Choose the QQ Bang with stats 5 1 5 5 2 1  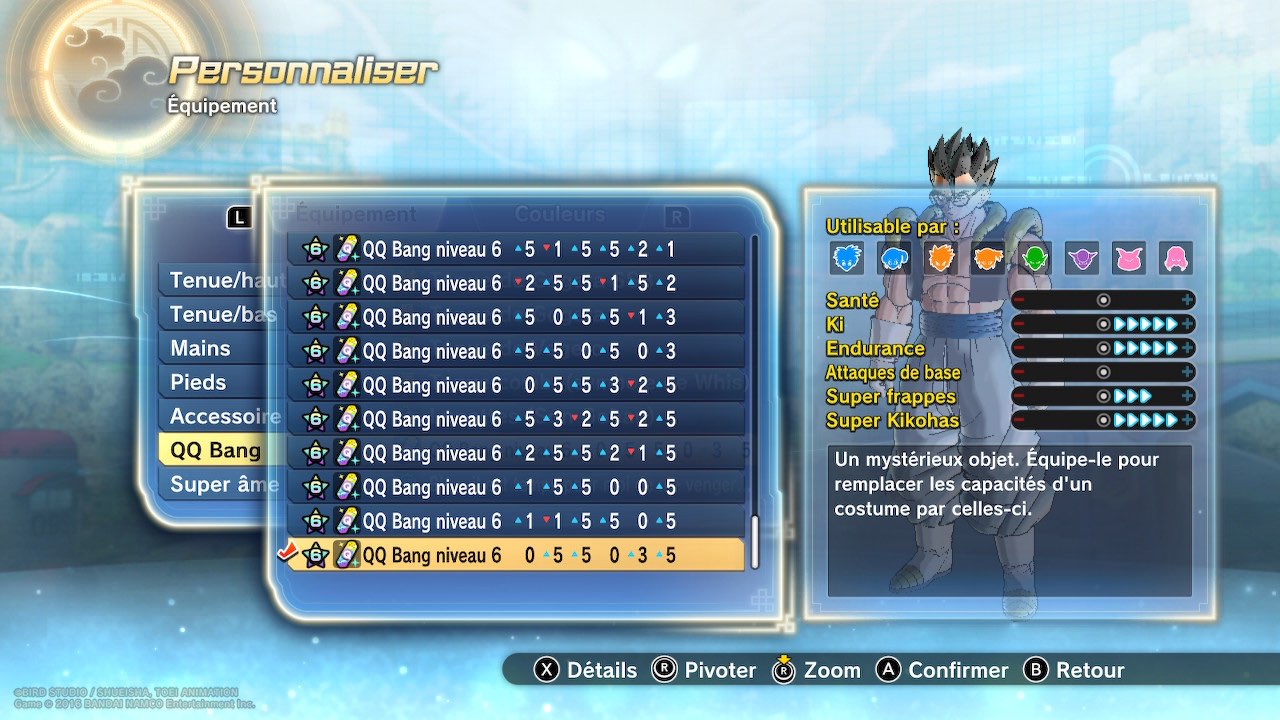click(x=515, y=249)
